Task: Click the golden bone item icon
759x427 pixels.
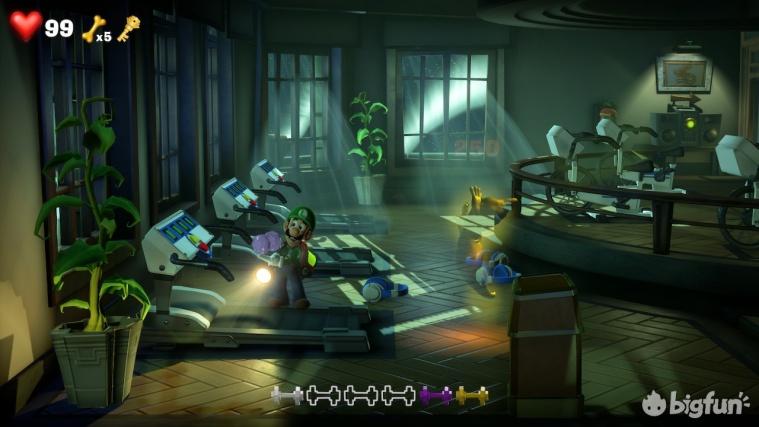Action: click(93, 28)
